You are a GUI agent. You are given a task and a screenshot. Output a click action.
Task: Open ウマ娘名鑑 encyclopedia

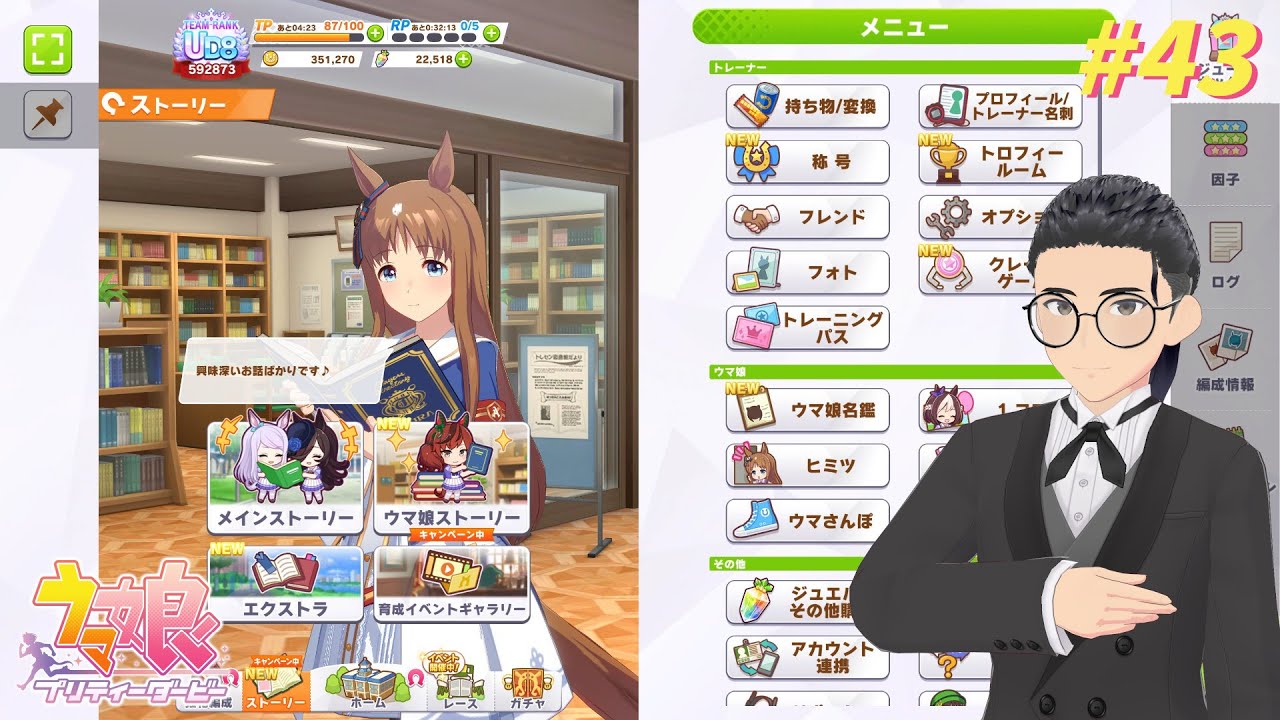807,410
